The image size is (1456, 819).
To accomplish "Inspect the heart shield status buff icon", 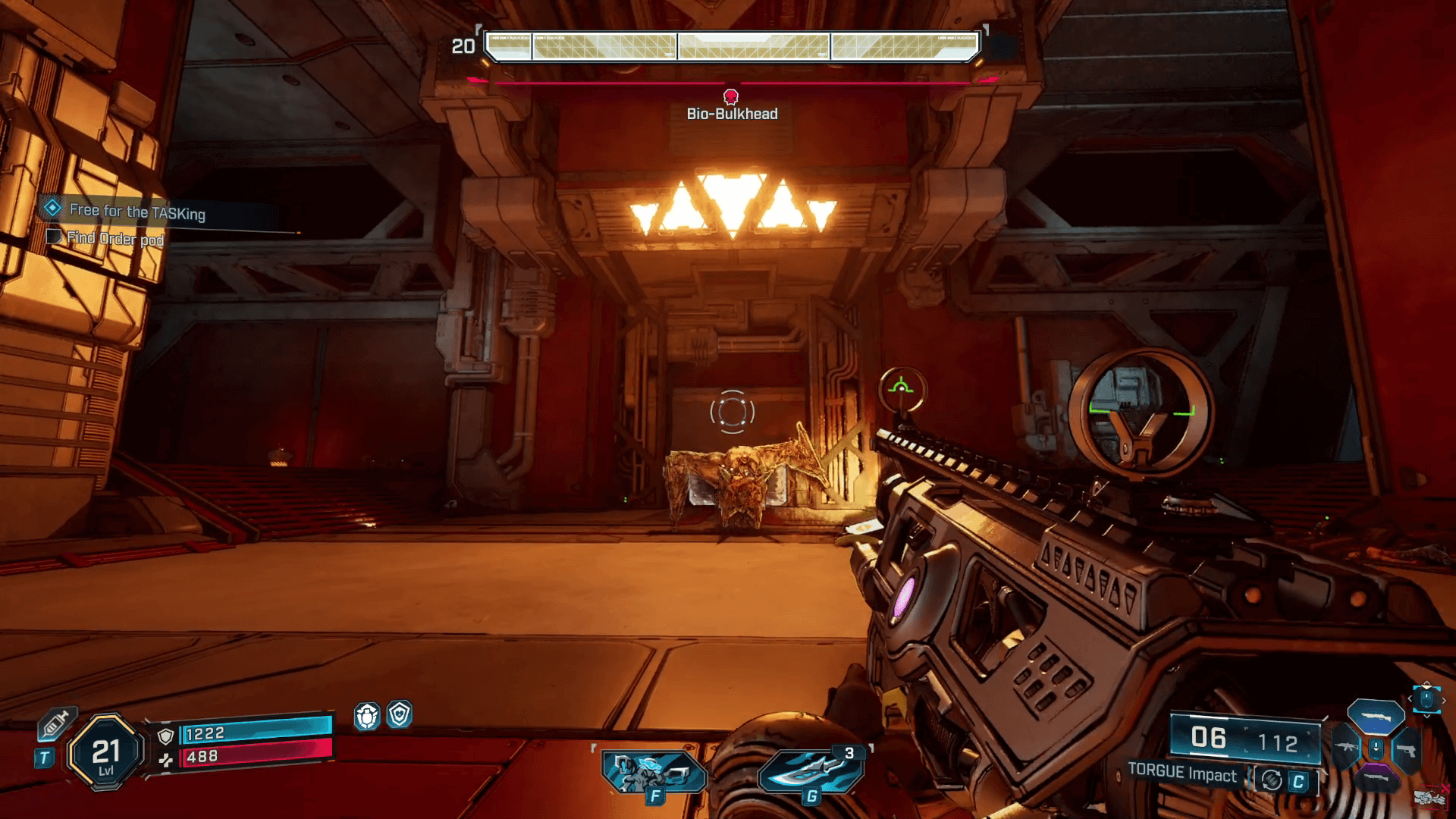I will [x=400, y=714].
